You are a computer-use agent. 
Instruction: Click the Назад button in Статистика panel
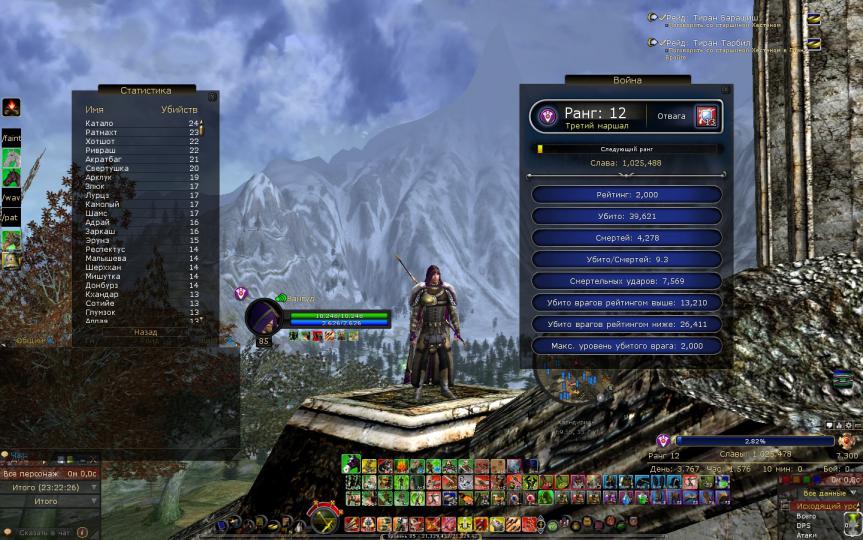pos(146,332)
